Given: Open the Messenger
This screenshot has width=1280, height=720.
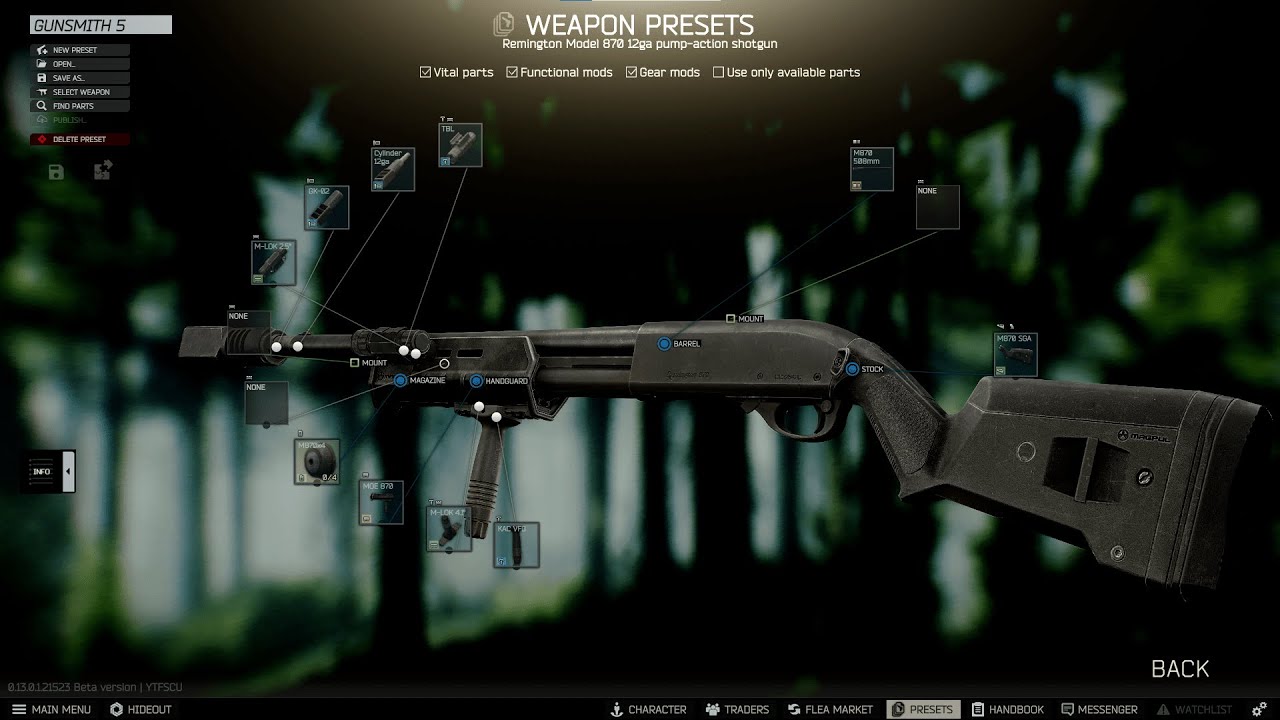Looking at the screenshot, I should tap(1099, 709).
